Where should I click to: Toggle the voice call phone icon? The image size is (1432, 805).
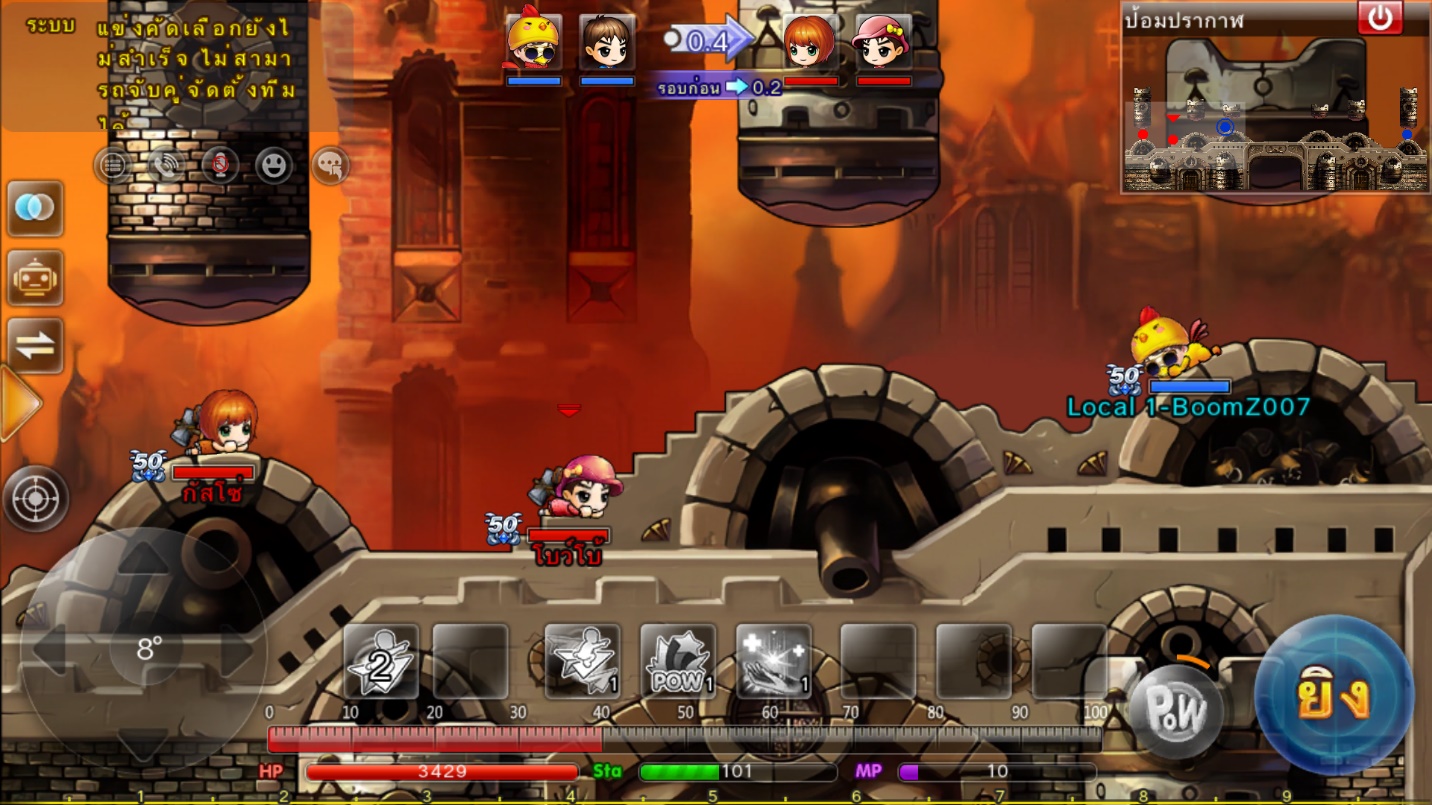pyautogui.click(x=166, y=164)
